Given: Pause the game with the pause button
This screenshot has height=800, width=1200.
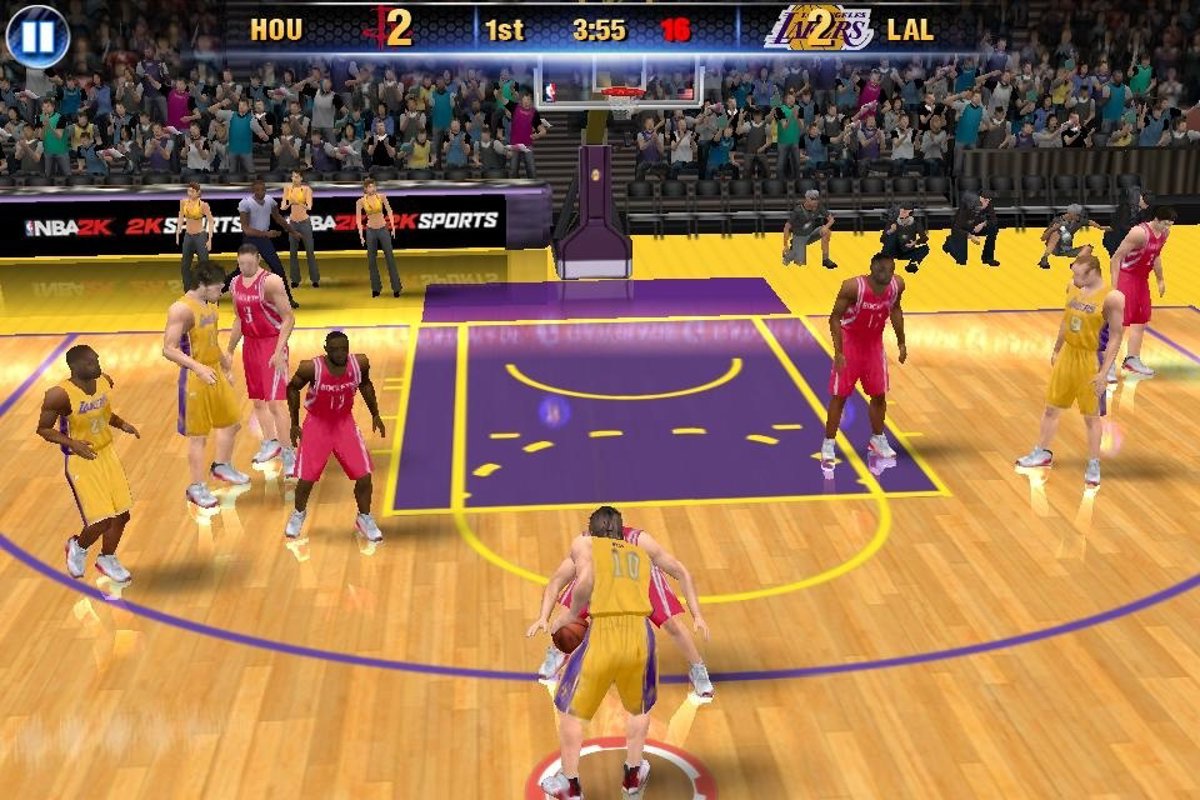Looking at the screenshot, I should 38,36.
